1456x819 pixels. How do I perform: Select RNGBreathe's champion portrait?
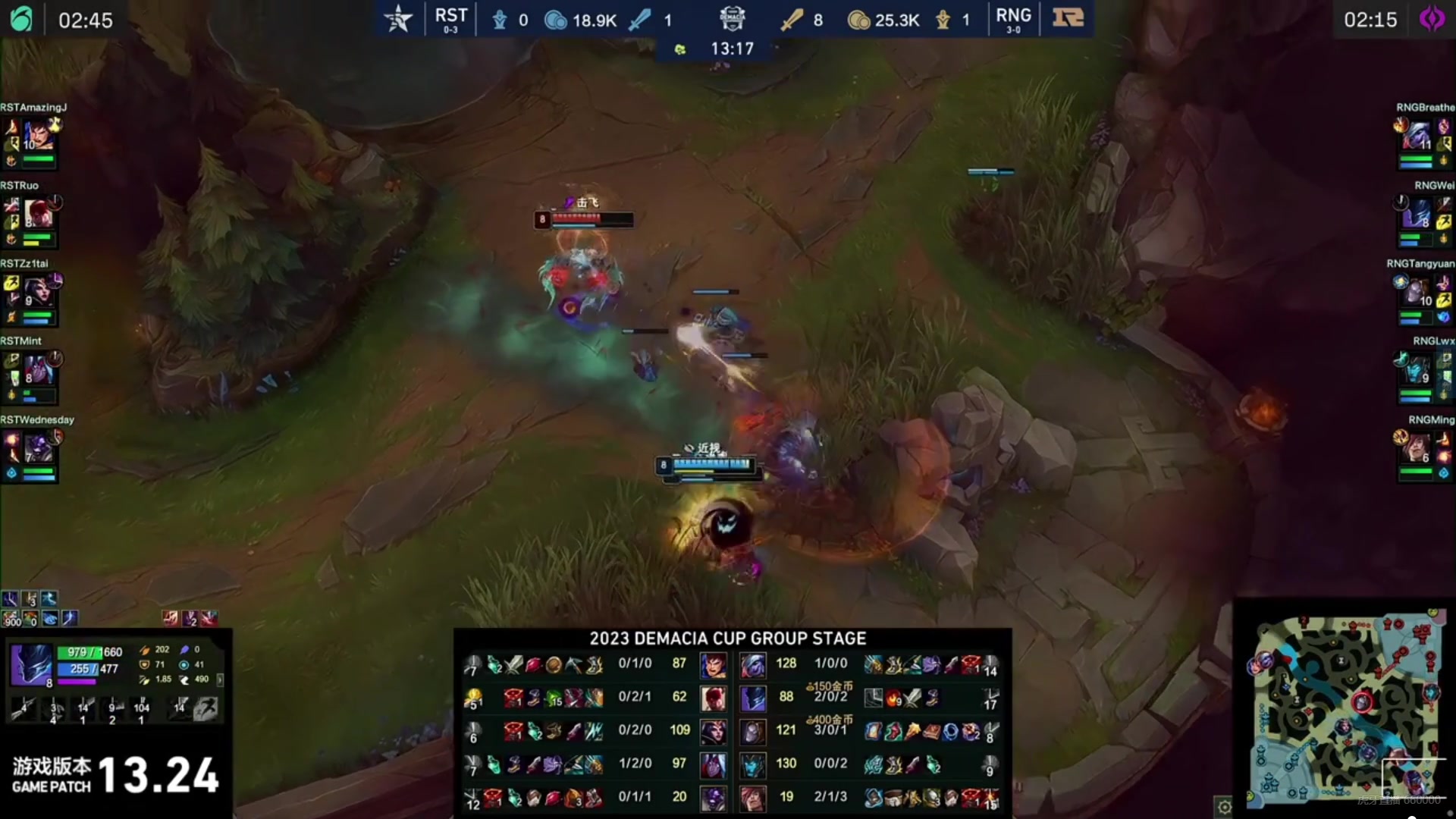pyautogui.click(x=1418, y=136)
